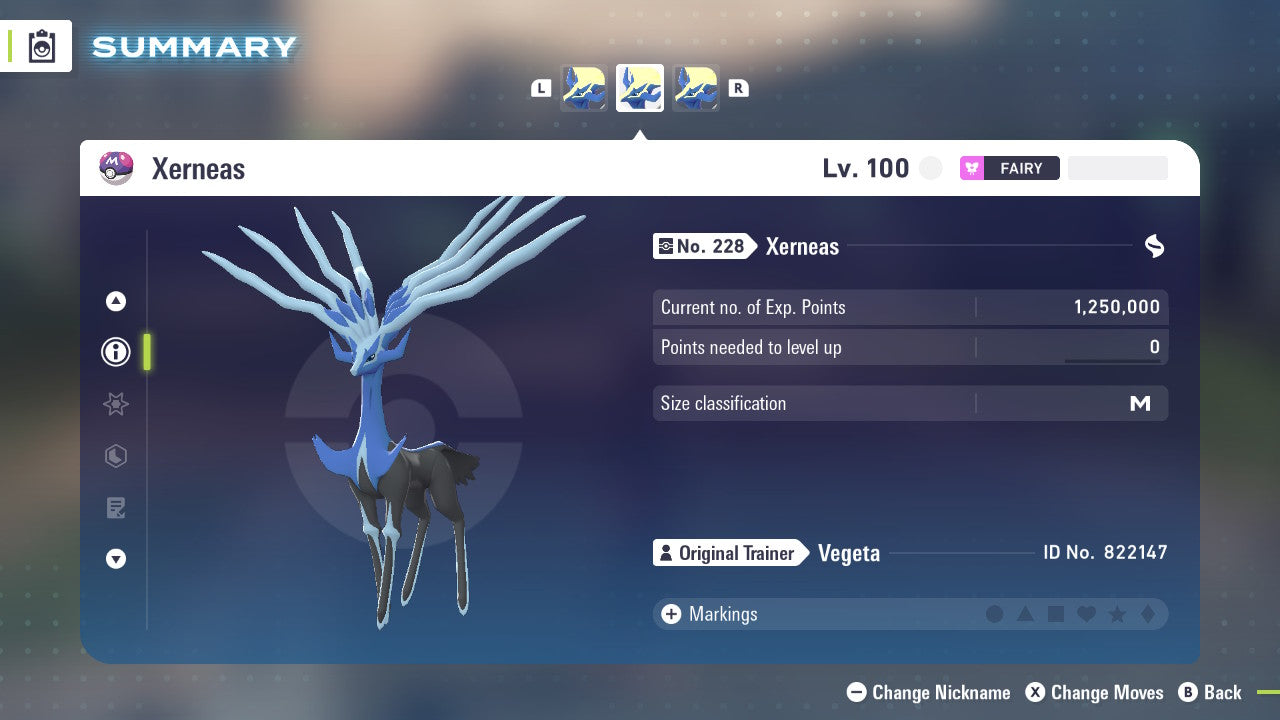Click the origin mark beside the Xerneas name line
This screenshot has height=720, width=1280.
(x=1154, y=246)
